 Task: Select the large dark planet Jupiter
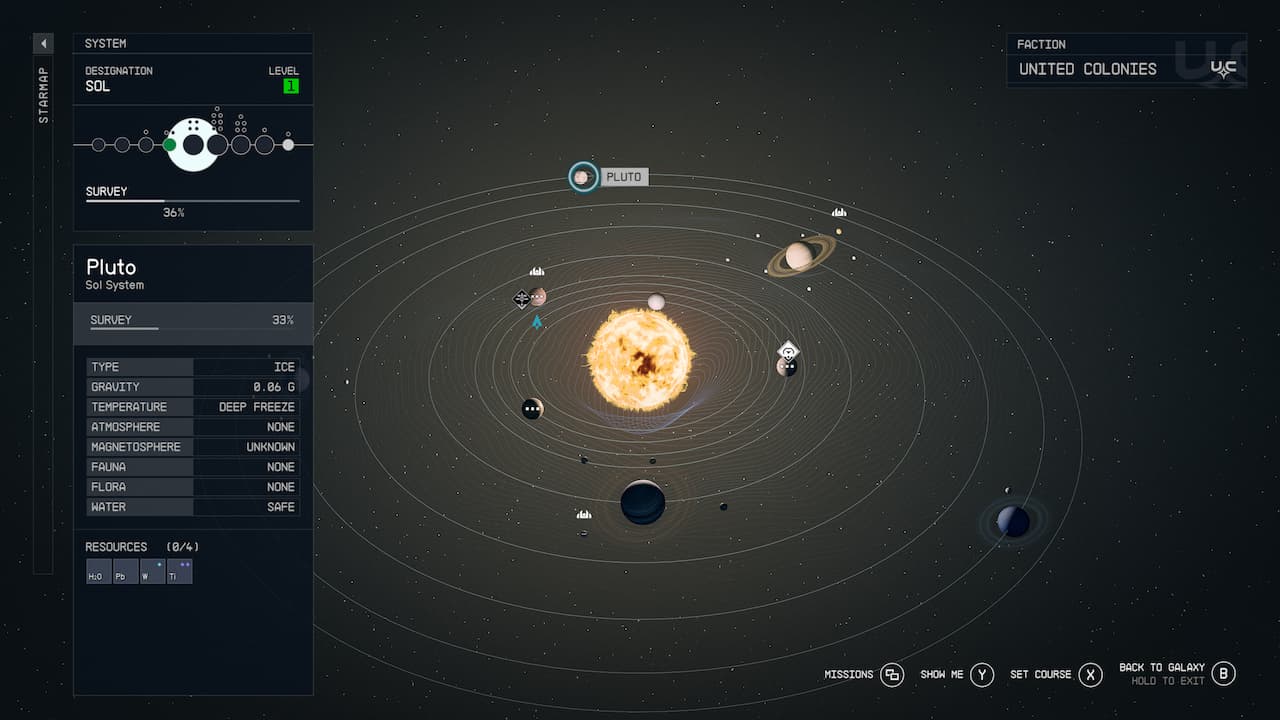pyautogui.click(x=641, y=501)
